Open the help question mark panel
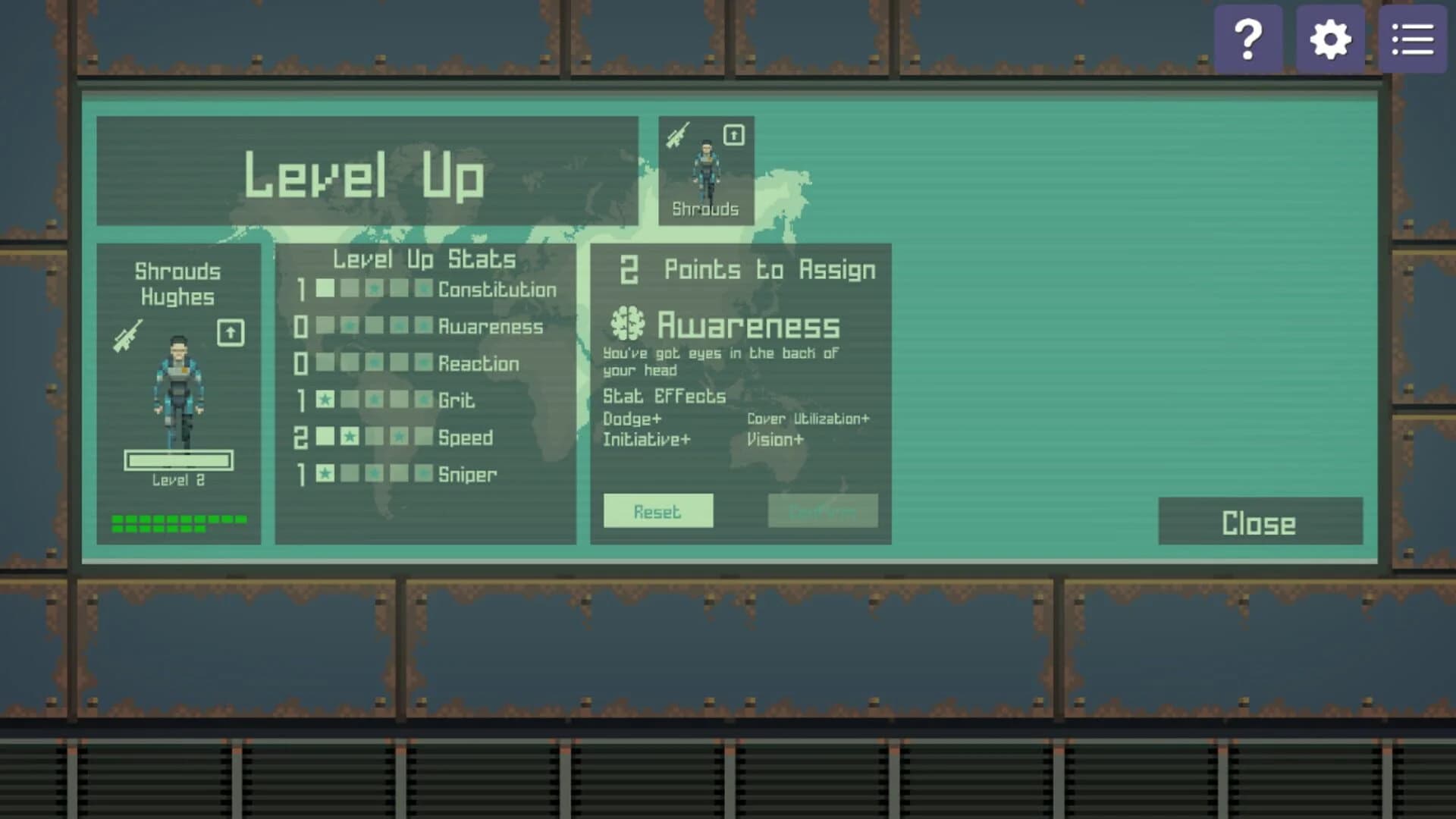Viewport: 1456px width, 819px height. [x=1248, y=38]
